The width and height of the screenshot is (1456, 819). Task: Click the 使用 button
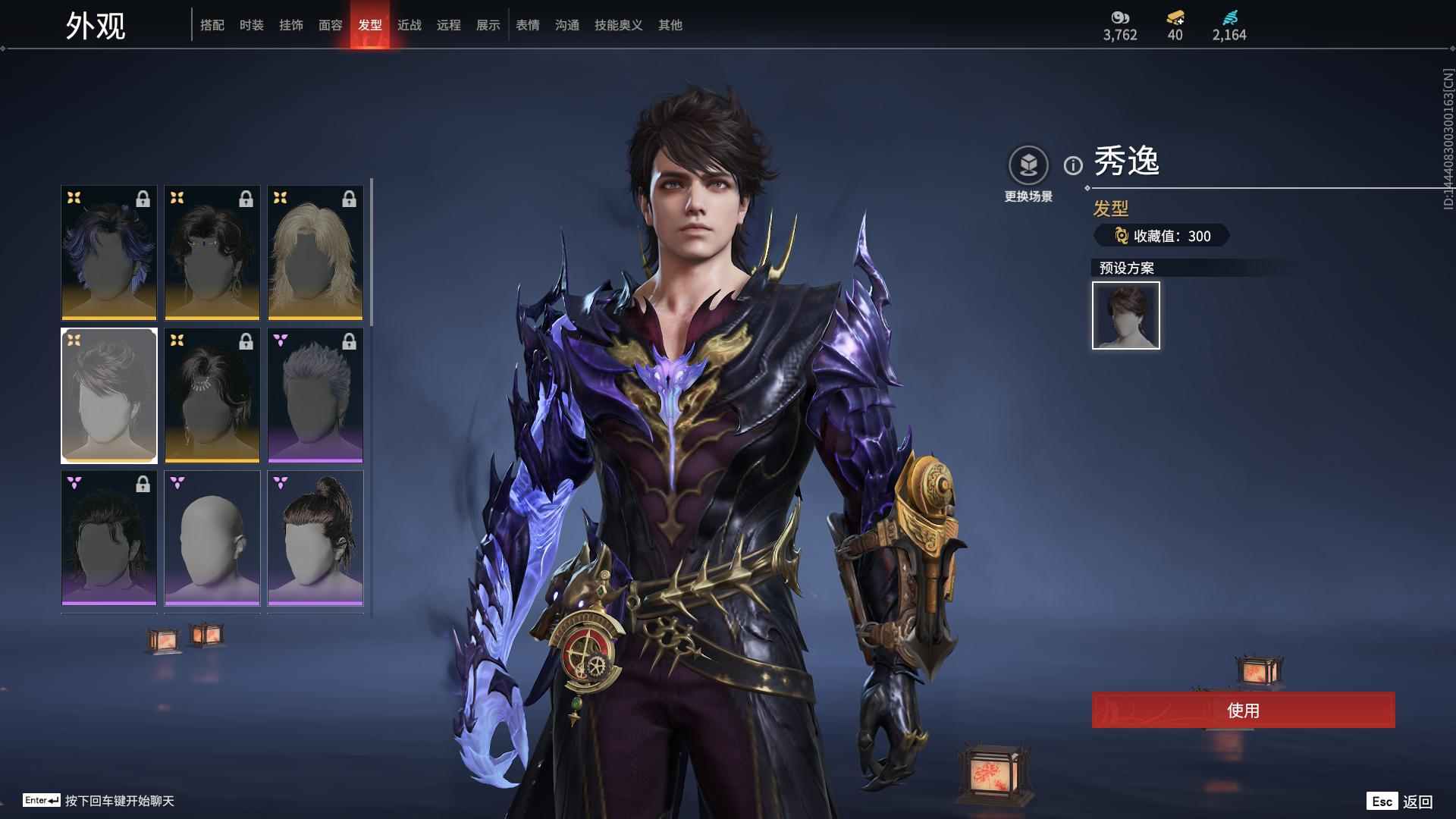tap(1243, 710)
